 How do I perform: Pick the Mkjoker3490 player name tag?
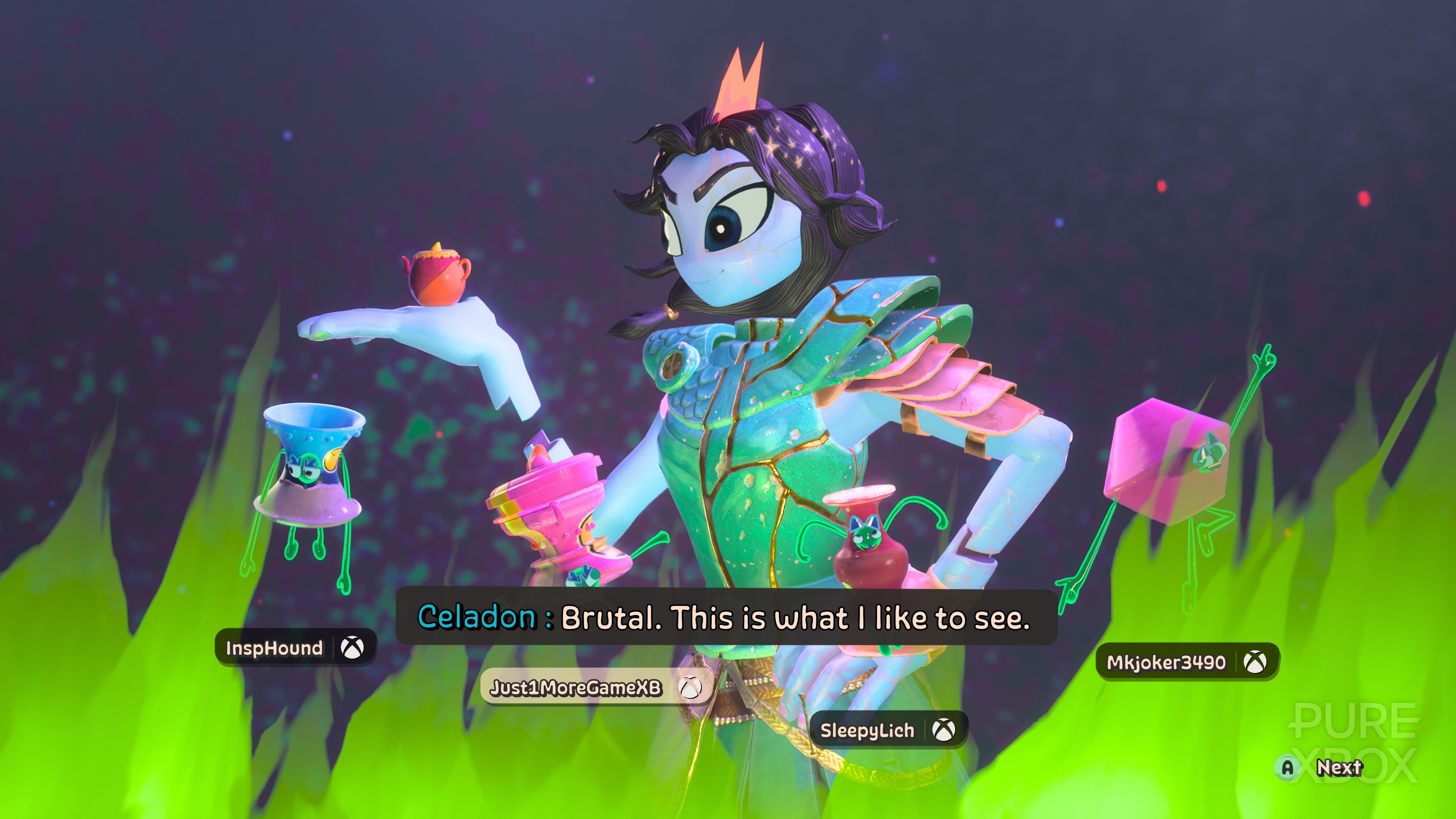click(x=1186, y=662)
